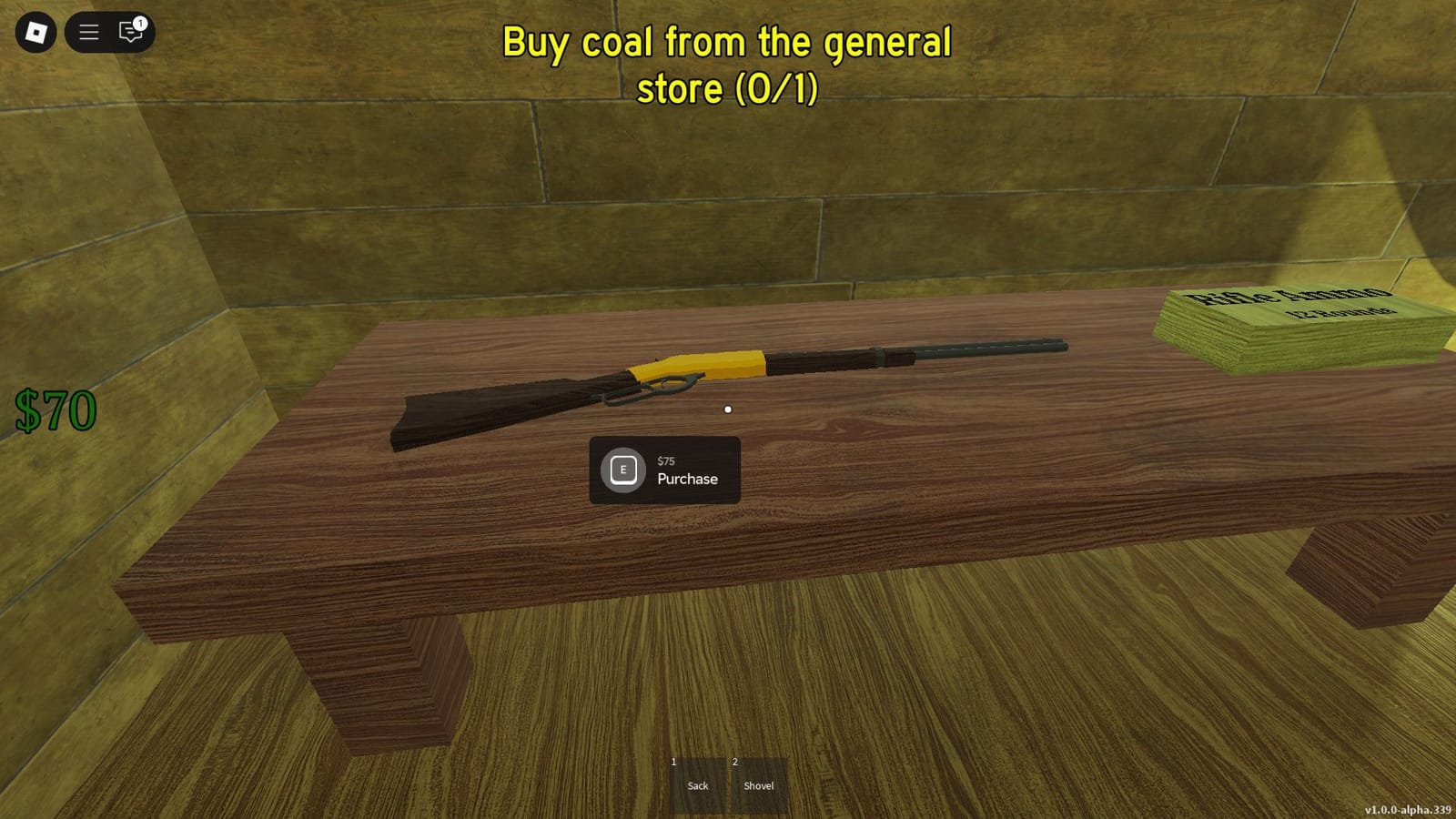Expand the Roblox in-game menu
The width and height of the screenshot is (1456, 819).
tap(34, 32)
